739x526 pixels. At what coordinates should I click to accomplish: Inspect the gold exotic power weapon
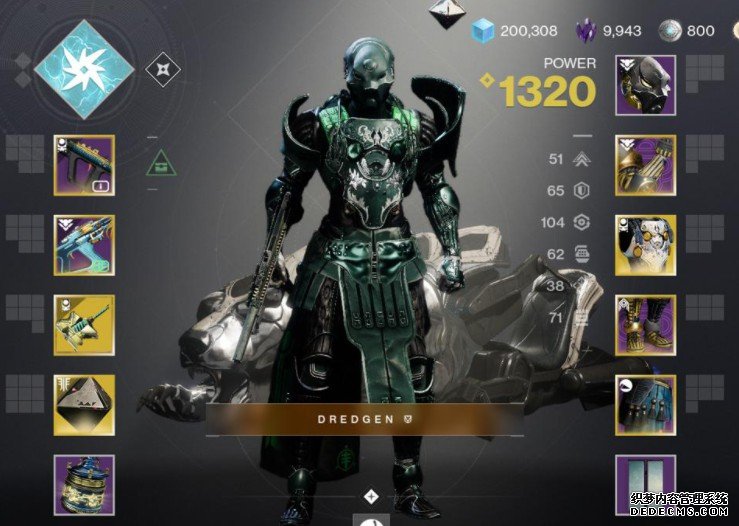point(84,325)
